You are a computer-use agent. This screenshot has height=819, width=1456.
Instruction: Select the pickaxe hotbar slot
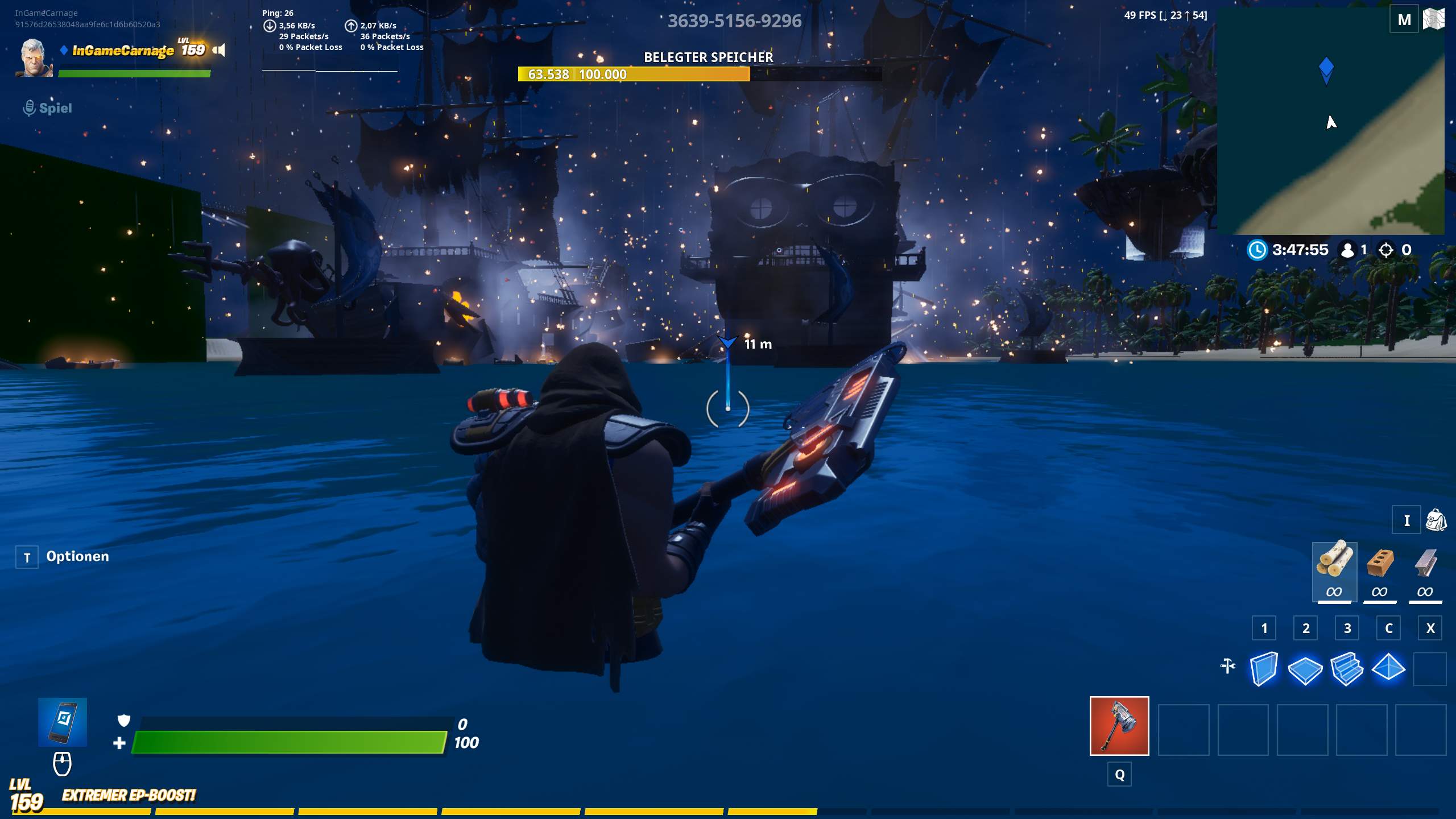1119,726
